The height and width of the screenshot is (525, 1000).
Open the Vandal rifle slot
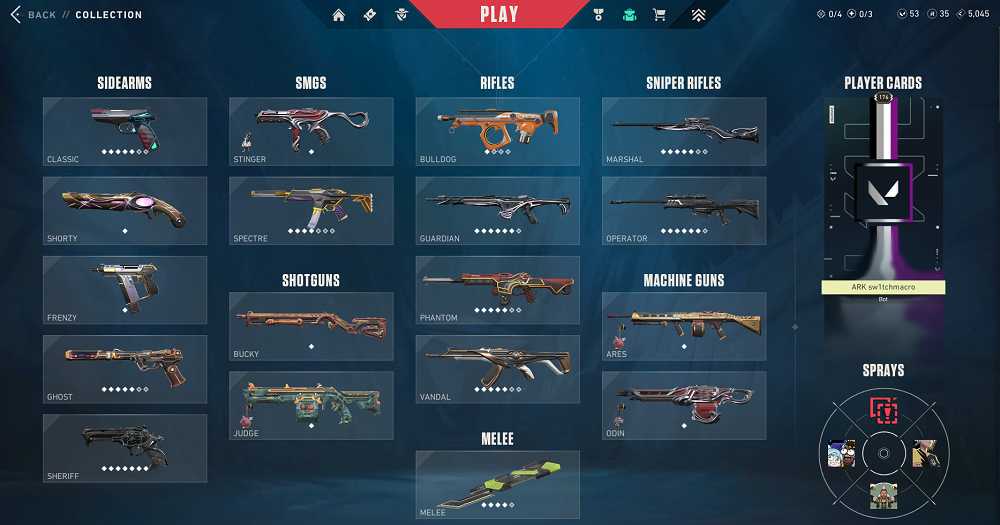(x=497, y=368)
